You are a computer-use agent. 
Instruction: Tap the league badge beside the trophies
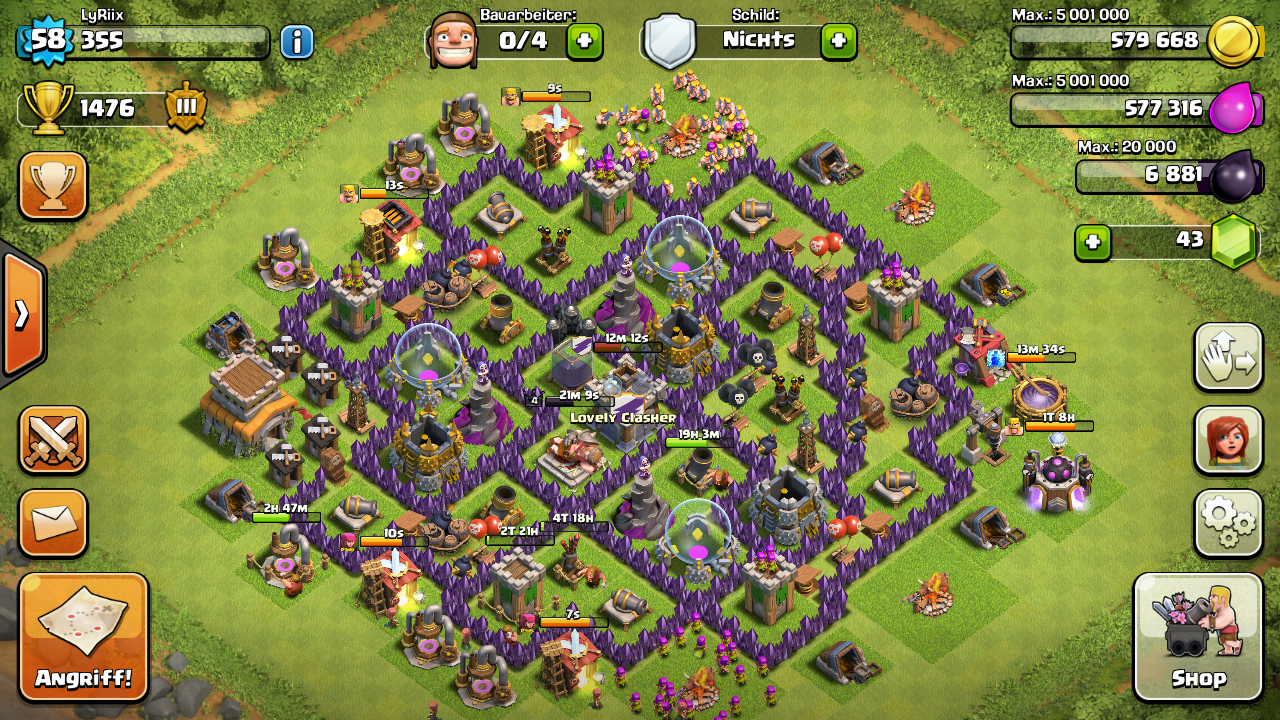[x=186, y=108]
